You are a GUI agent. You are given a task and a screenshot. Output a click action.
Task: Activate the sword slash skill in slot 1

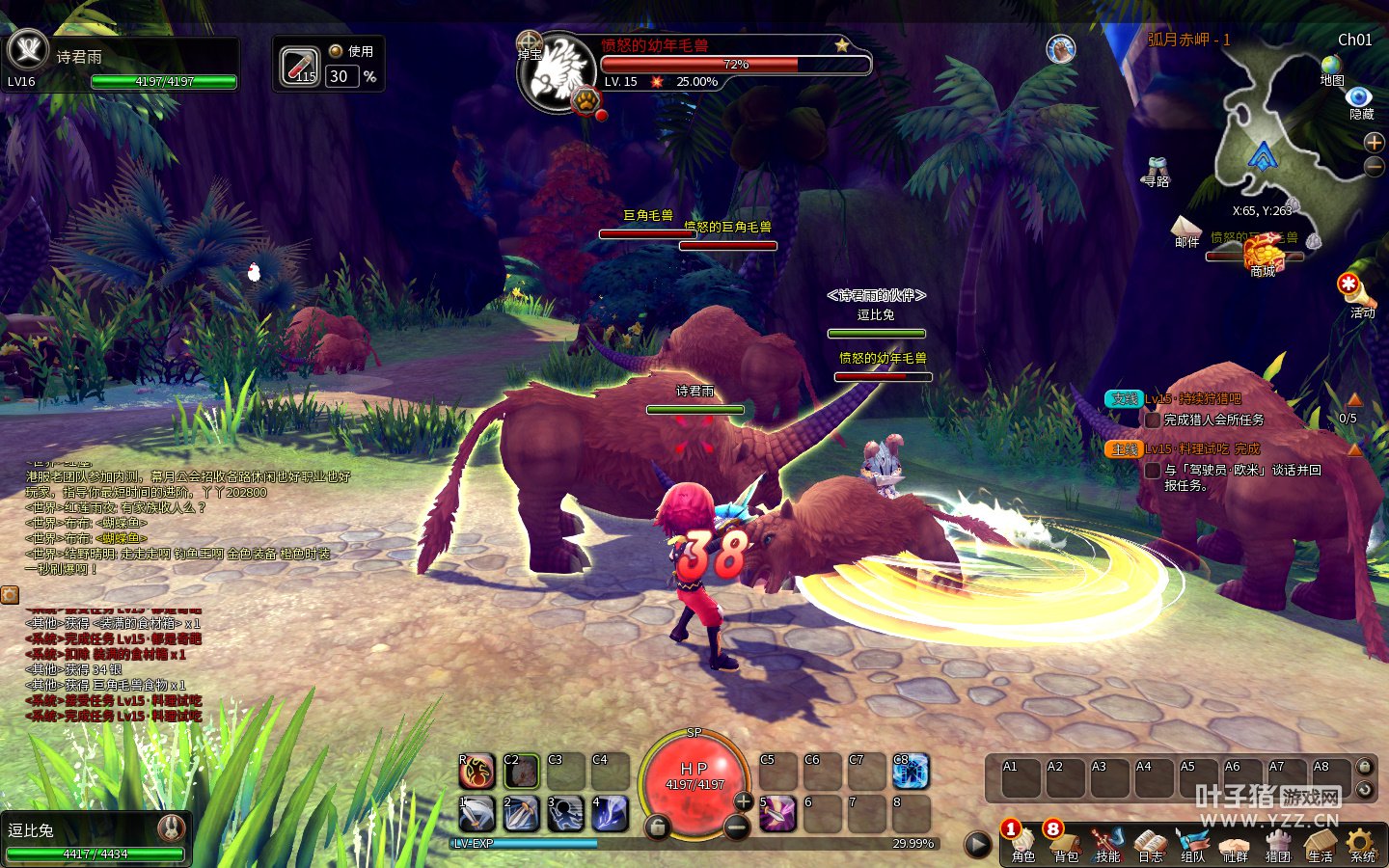(477, 813)
